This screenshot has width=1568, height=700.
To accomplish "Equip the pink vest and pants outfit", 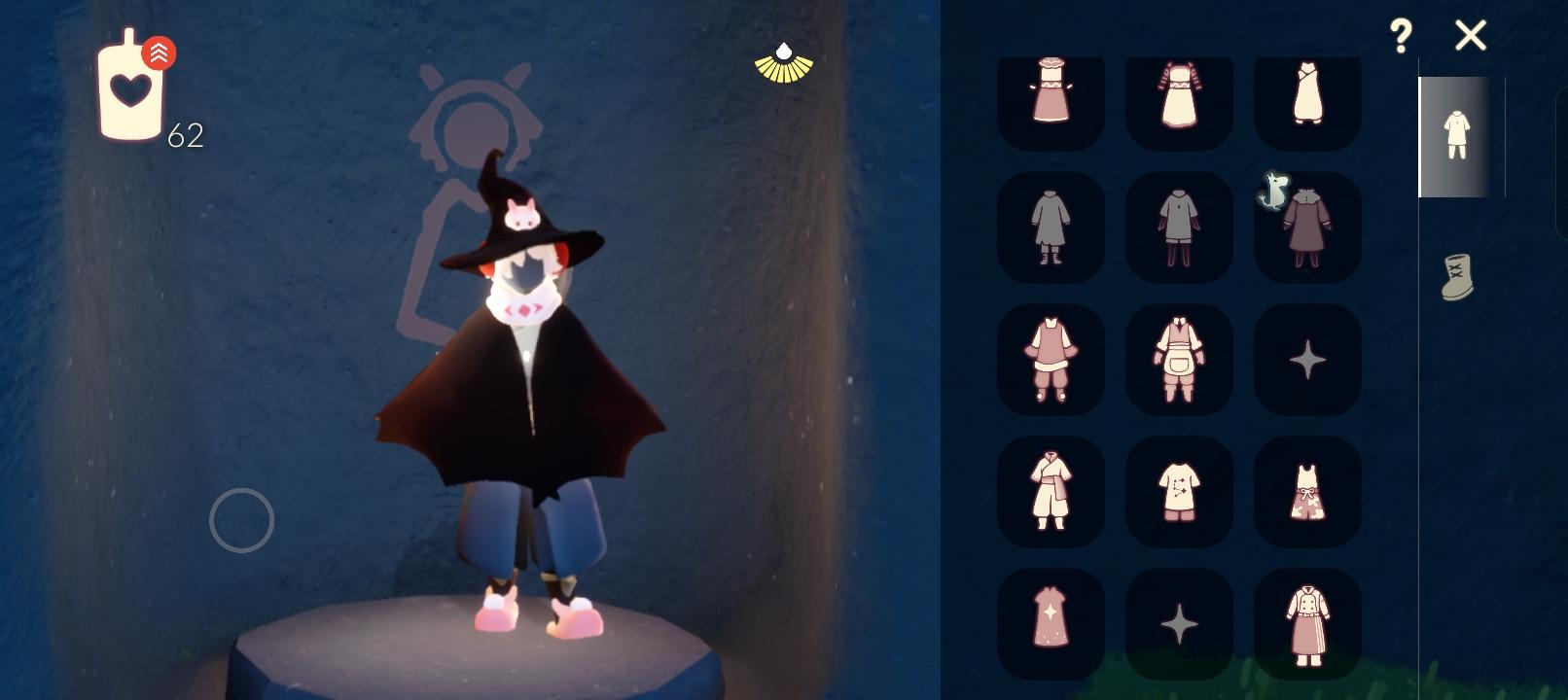I will [1051, 360].
